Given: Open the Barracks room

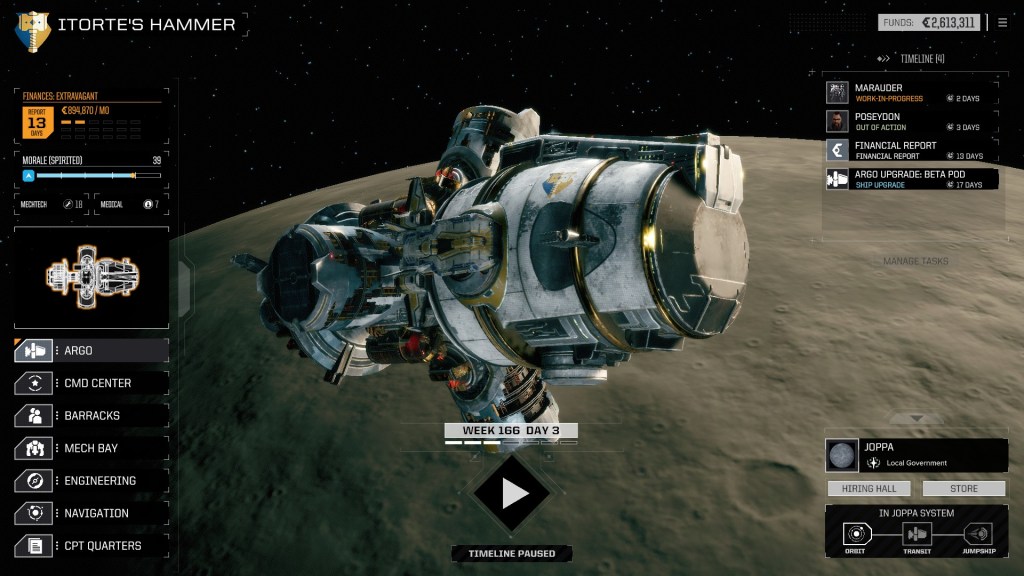Looking at the screenshot, I should (91, 416).
